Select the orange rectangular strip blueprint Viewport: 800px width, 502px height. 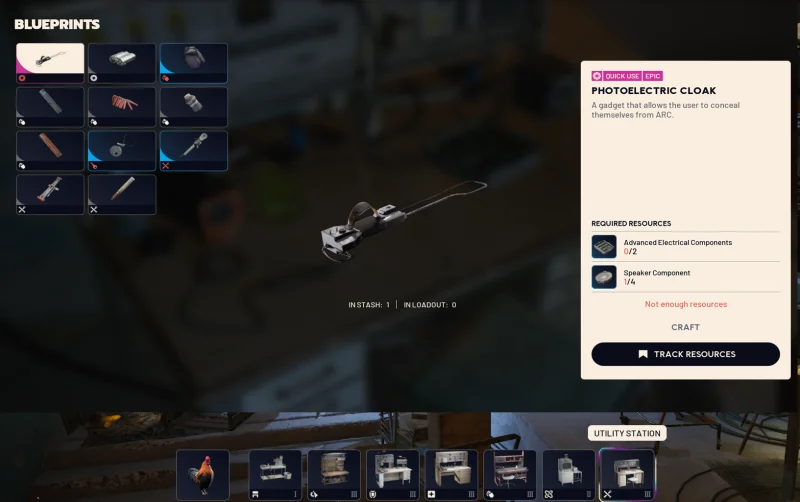50,150
